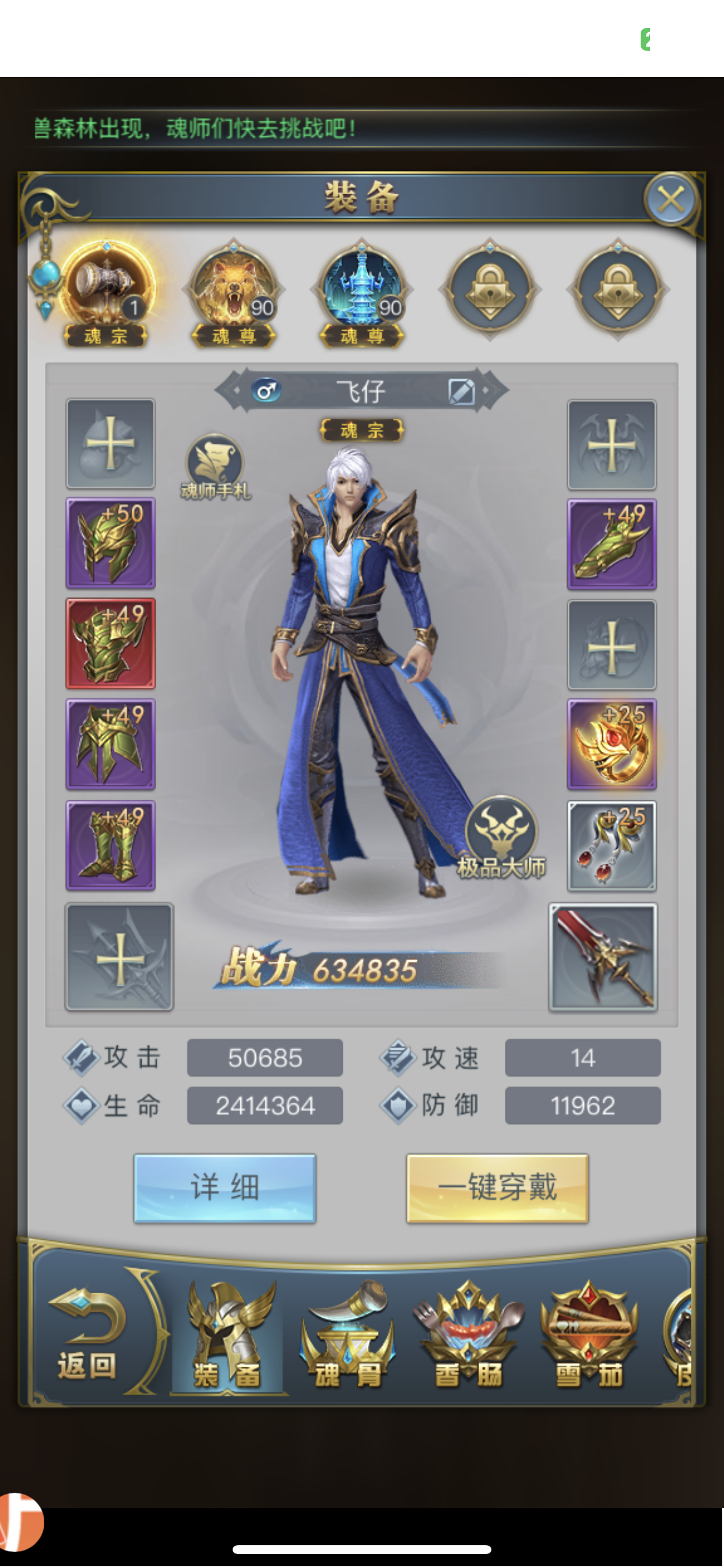The image size is (724, 1568).
Task: Select the +25 earrings slot
Action: [611, 845]
